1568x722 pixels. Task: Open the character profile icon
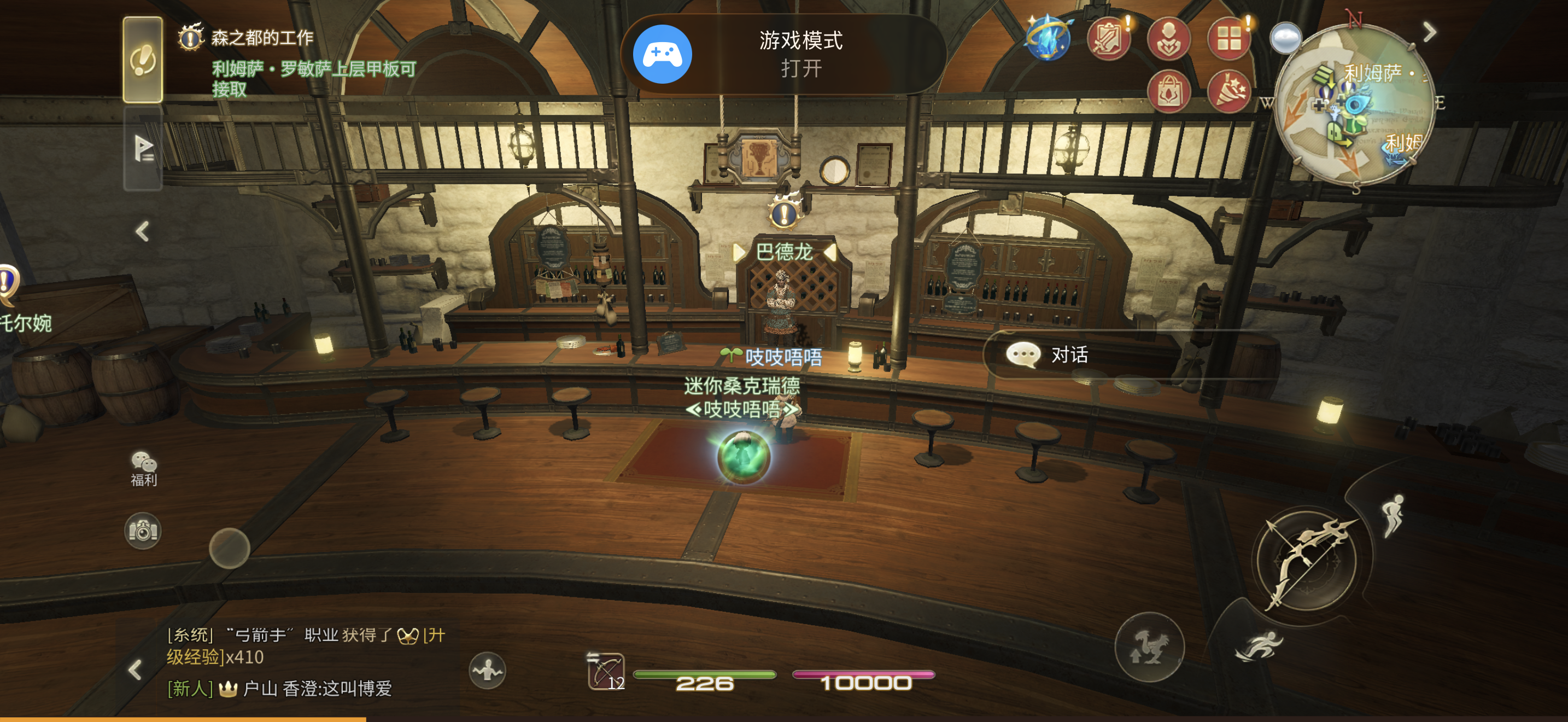click(1168, 38)
